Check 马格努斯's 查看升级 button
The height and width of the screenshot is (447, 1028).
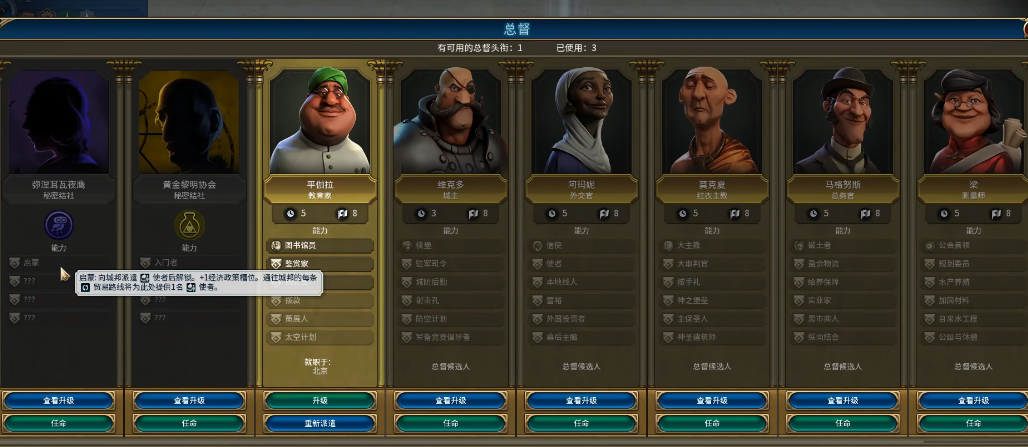[x=844, y=401]
